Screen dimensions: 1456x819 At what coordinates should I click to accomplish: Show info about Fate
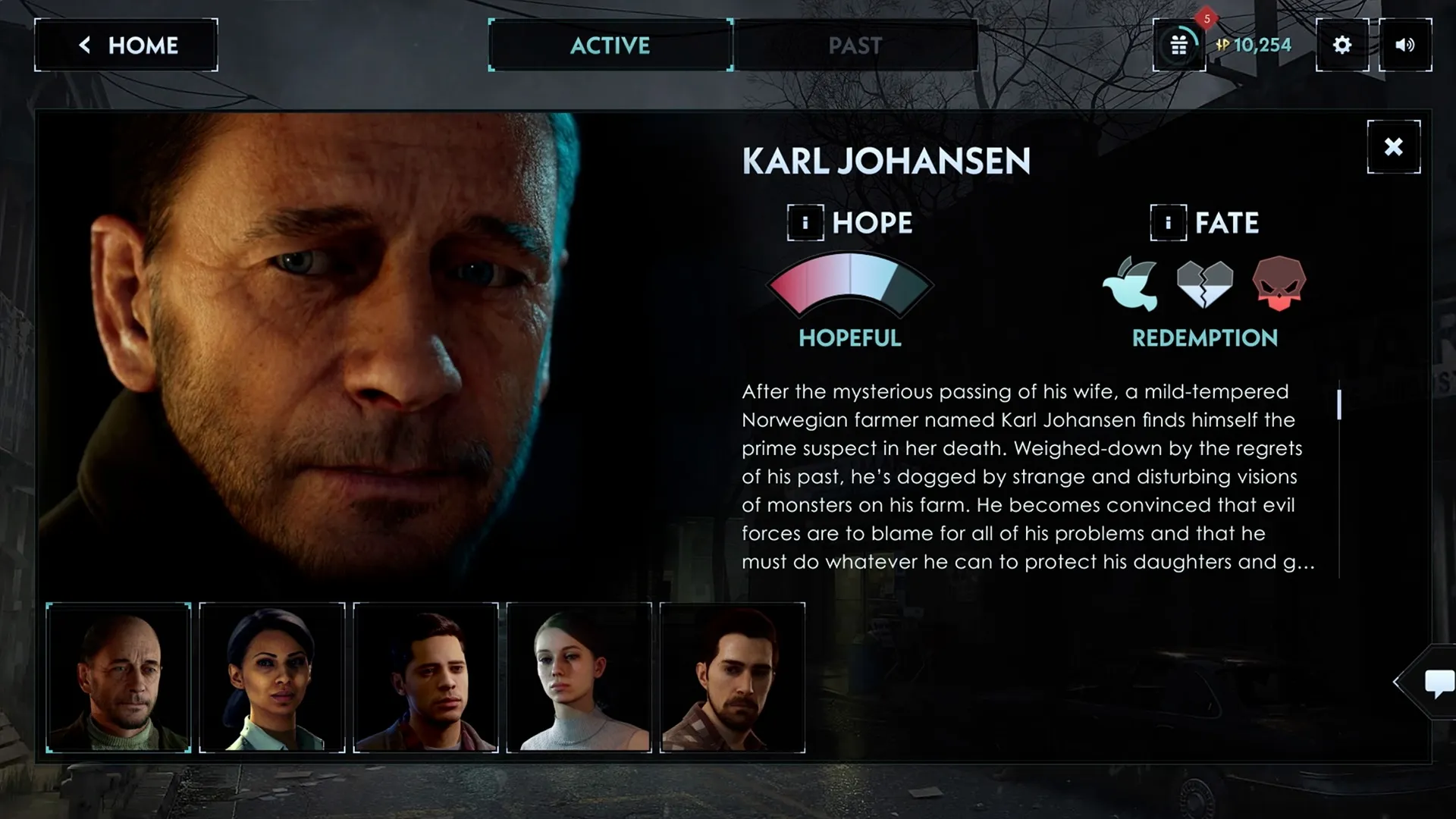coord(1168,223)
